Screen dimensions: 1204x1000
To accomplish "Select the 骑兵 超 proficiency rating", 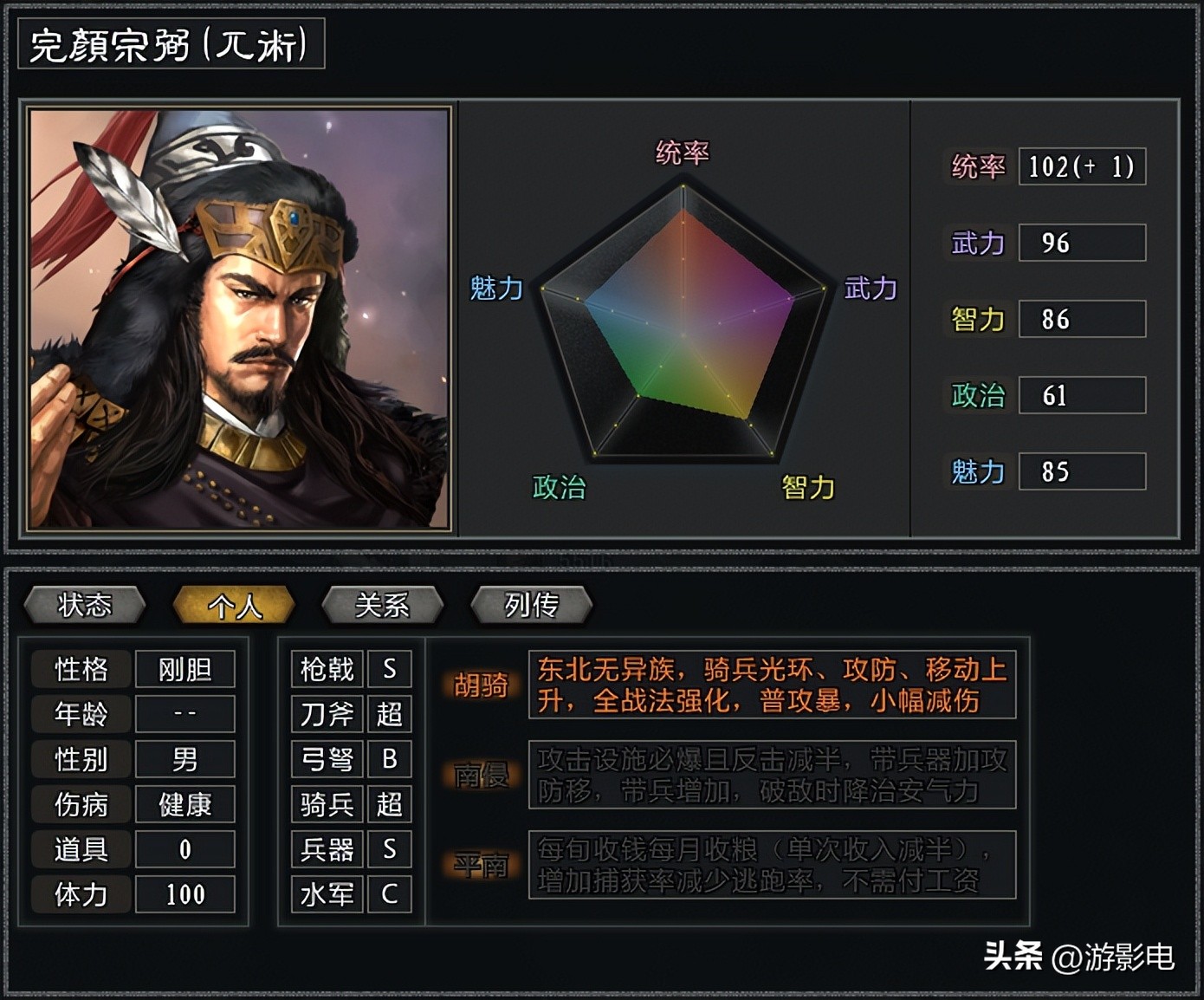I will 389,805.
